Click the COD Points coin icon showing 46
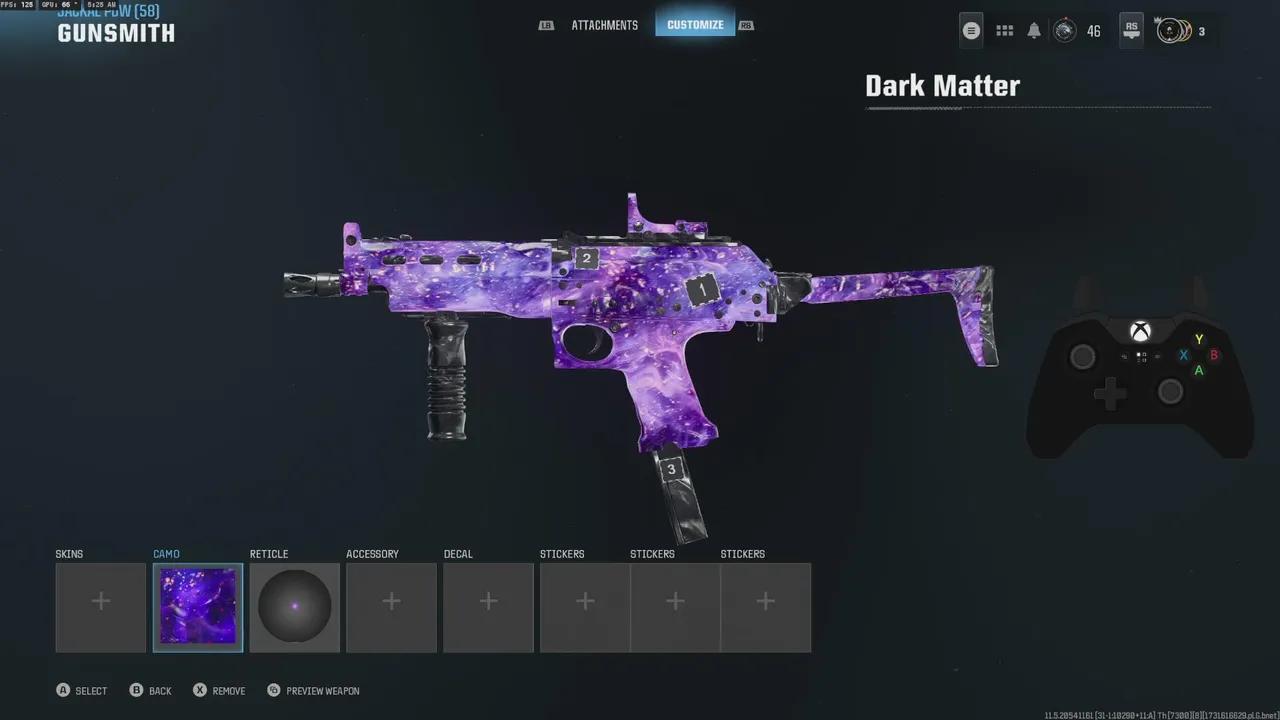Screen dimensions: 1280x720 click(x=1065, y=31)
